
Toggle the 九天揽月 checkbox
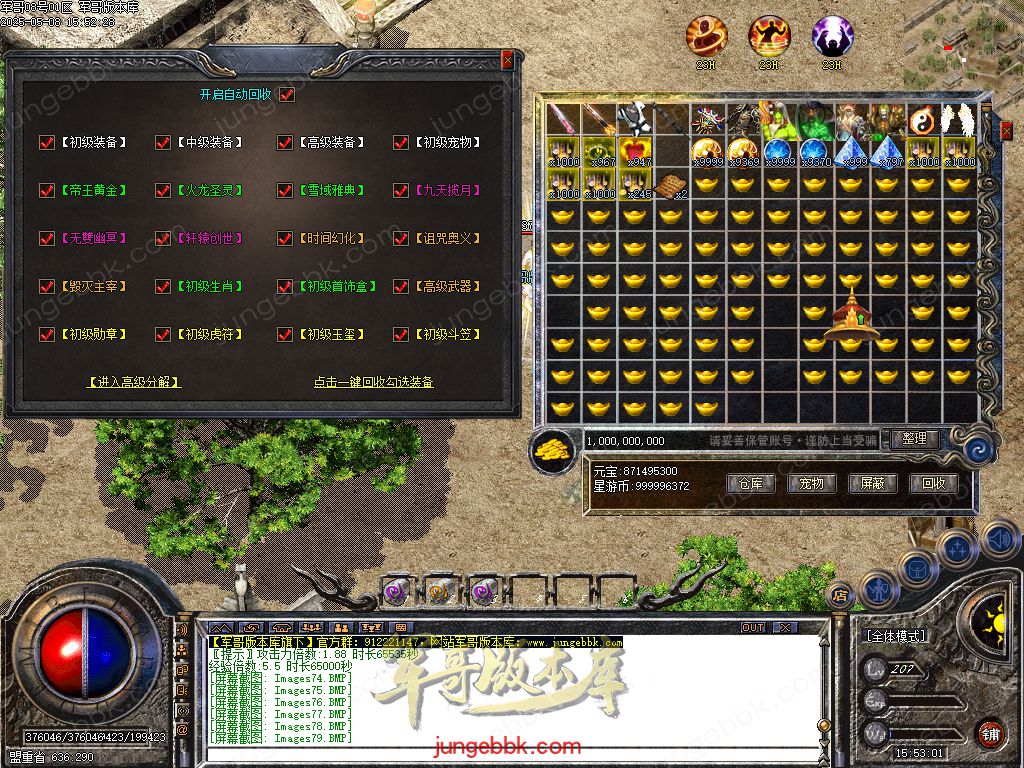[401, 190]
